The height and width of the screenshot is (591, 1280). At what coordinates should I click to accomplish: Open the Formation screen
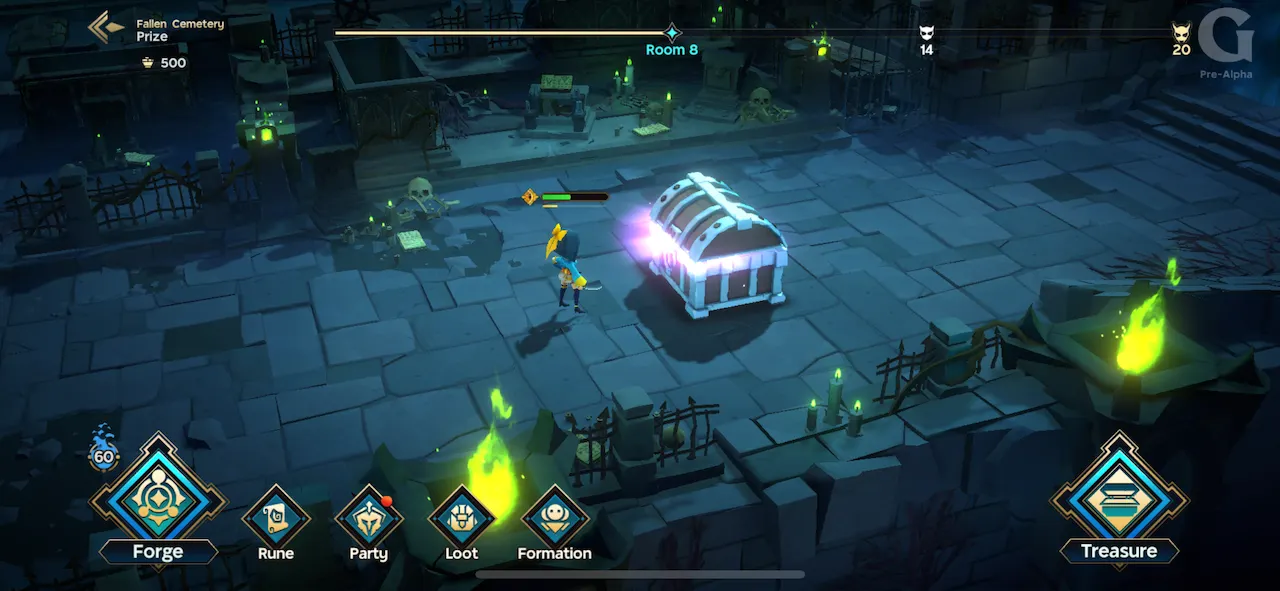(554, 519)
